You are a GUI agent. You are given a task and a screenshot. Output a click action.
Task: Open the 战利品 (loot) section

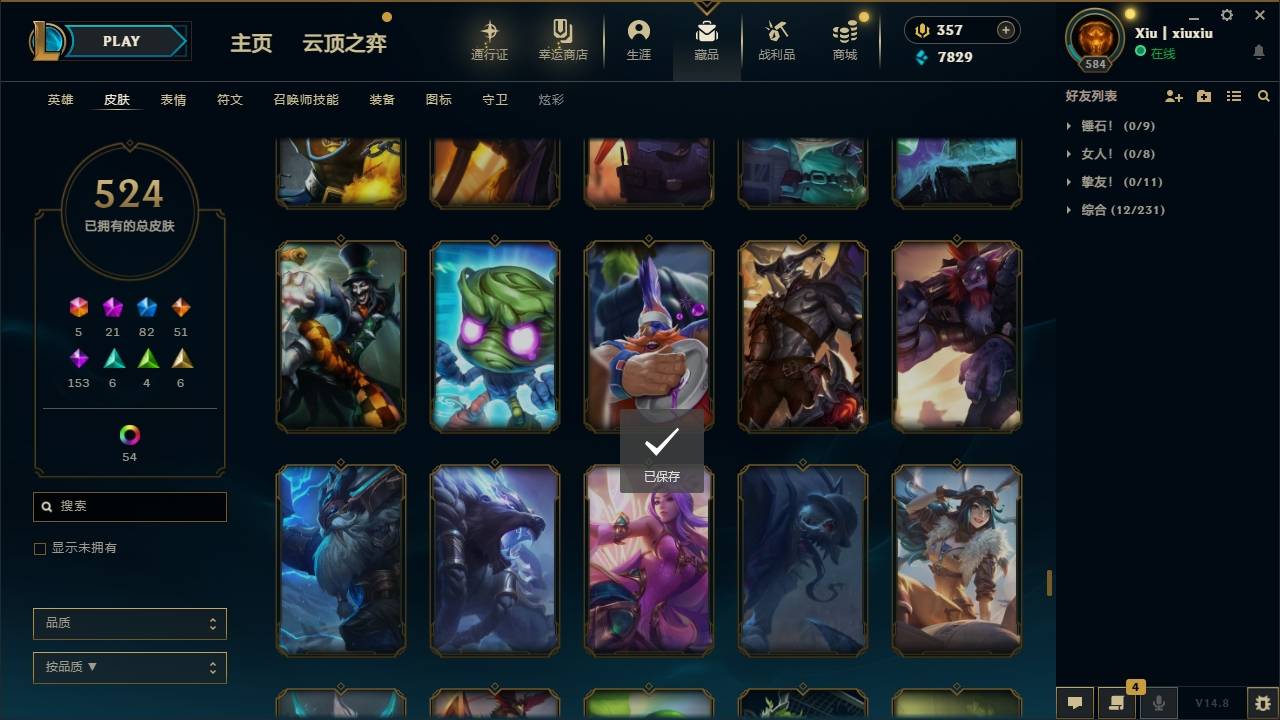777,40
